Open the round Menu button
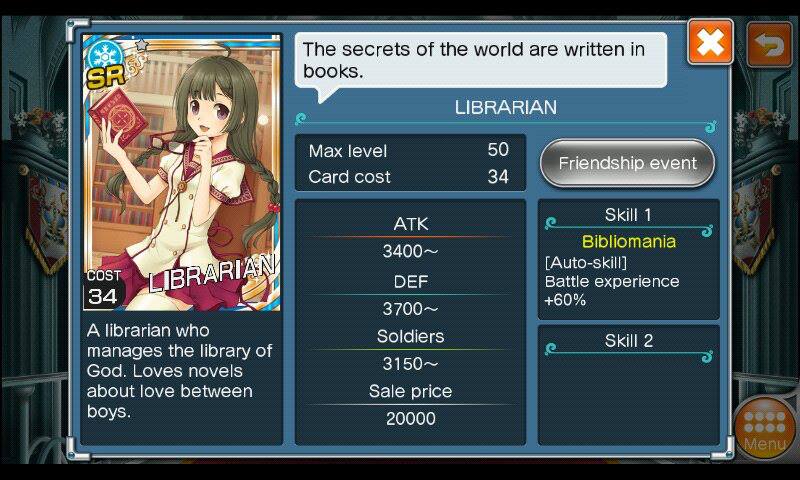Screen dimensions: 800x480 point(765,429)
